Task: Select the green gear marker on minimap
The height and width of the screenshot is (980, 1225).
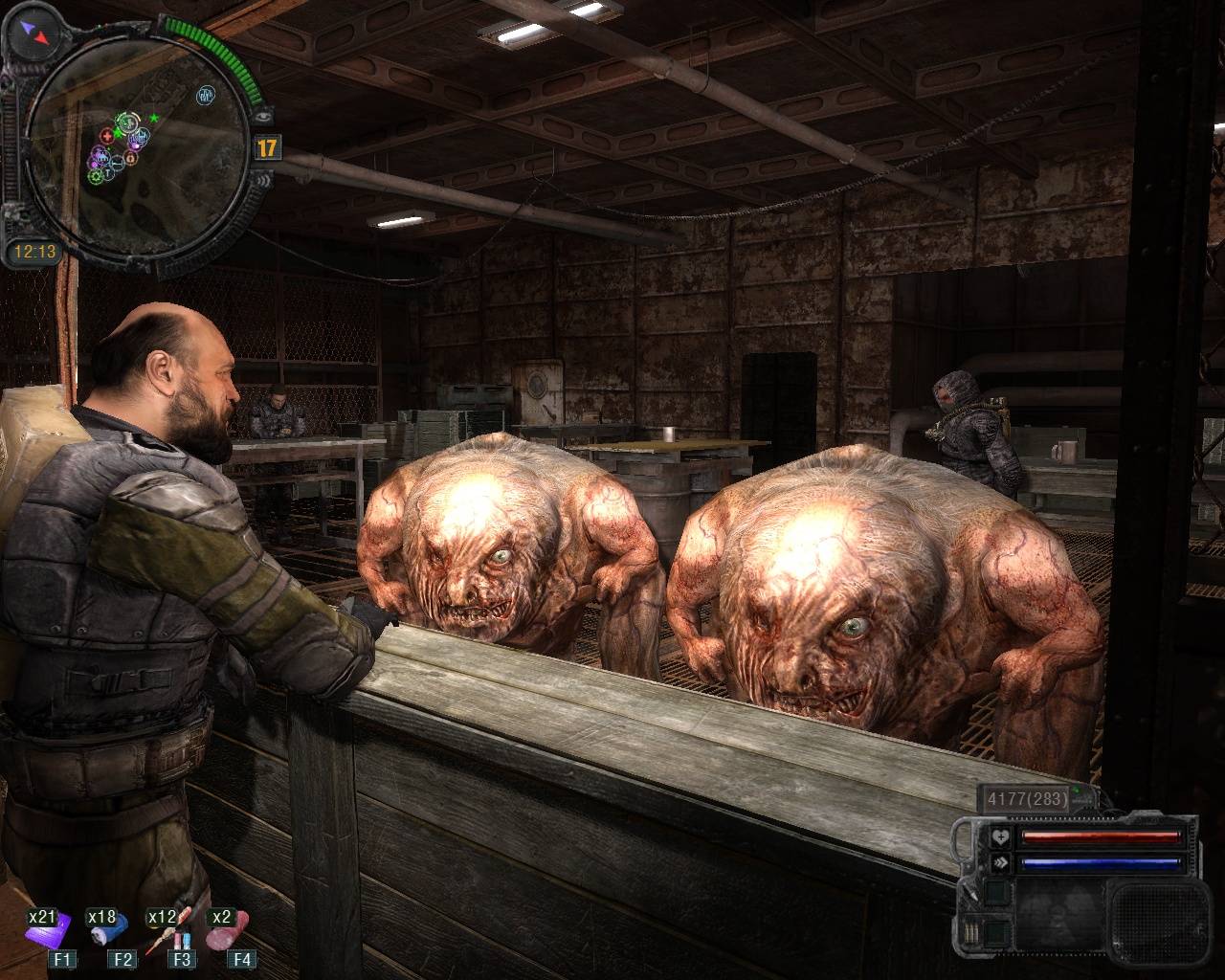Action: click(96, 177)
